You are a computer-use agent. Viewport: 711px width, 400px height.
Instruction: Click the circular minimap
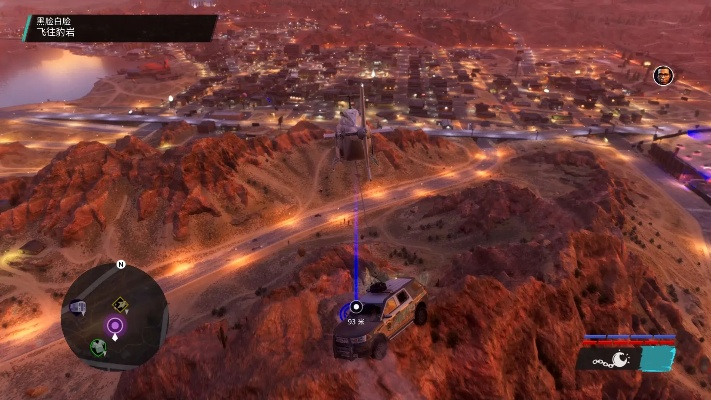pyautogui.click(x=113, y=315)
